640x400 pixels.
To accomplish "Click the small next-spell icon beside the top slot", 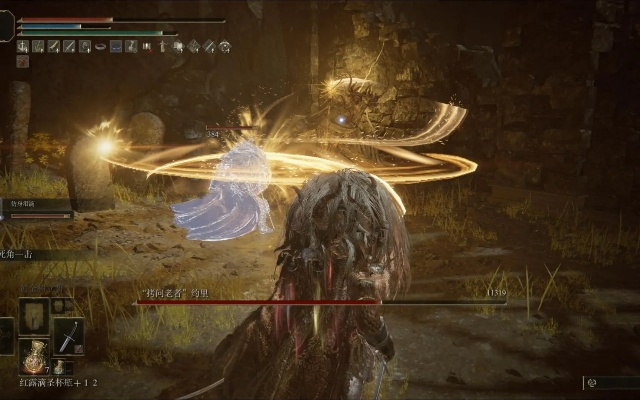I will pos(58,305).
